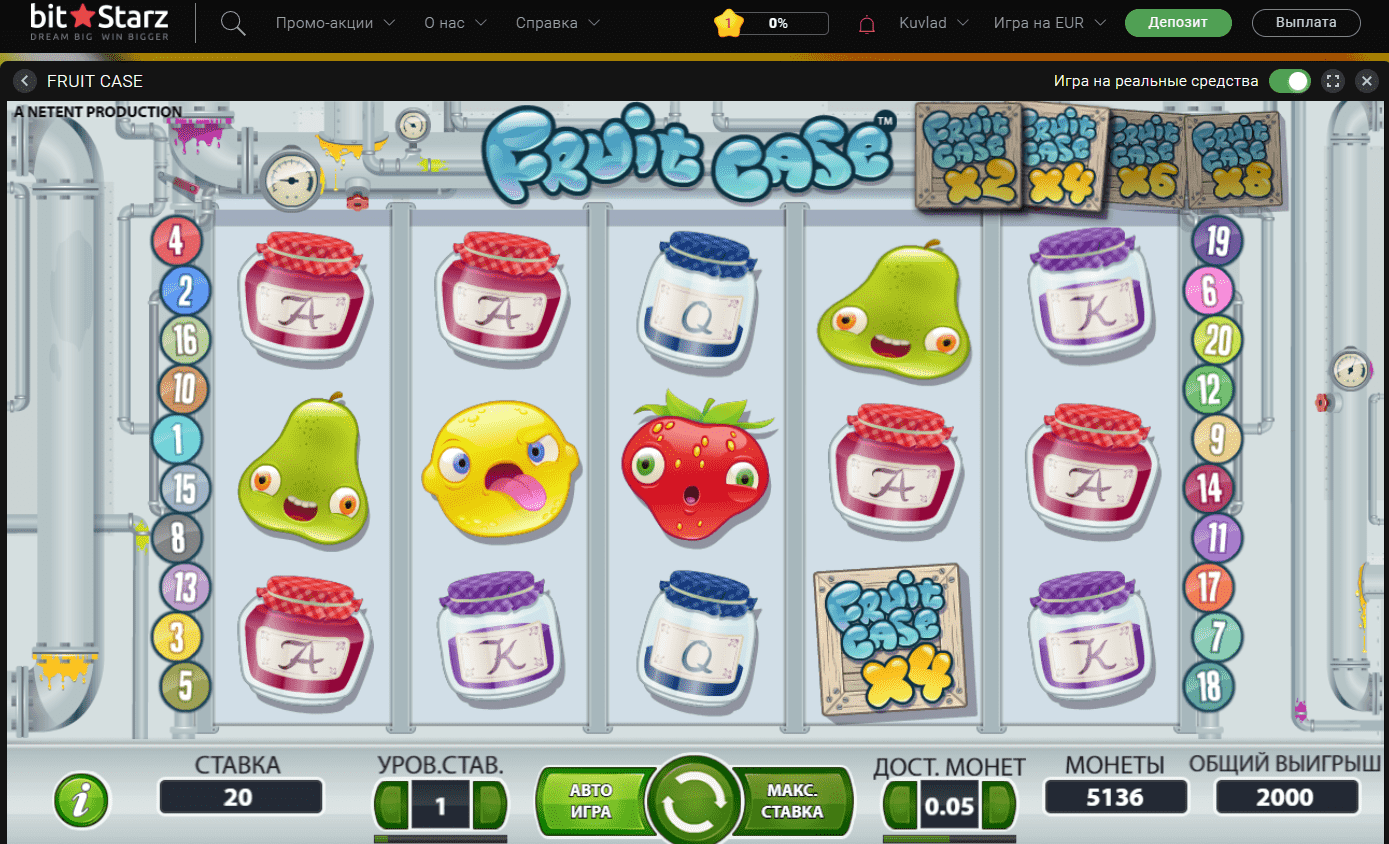Enter fullscreen mode for Fruit Case
Screen dimensions: 1389x844
(1332, 81)
